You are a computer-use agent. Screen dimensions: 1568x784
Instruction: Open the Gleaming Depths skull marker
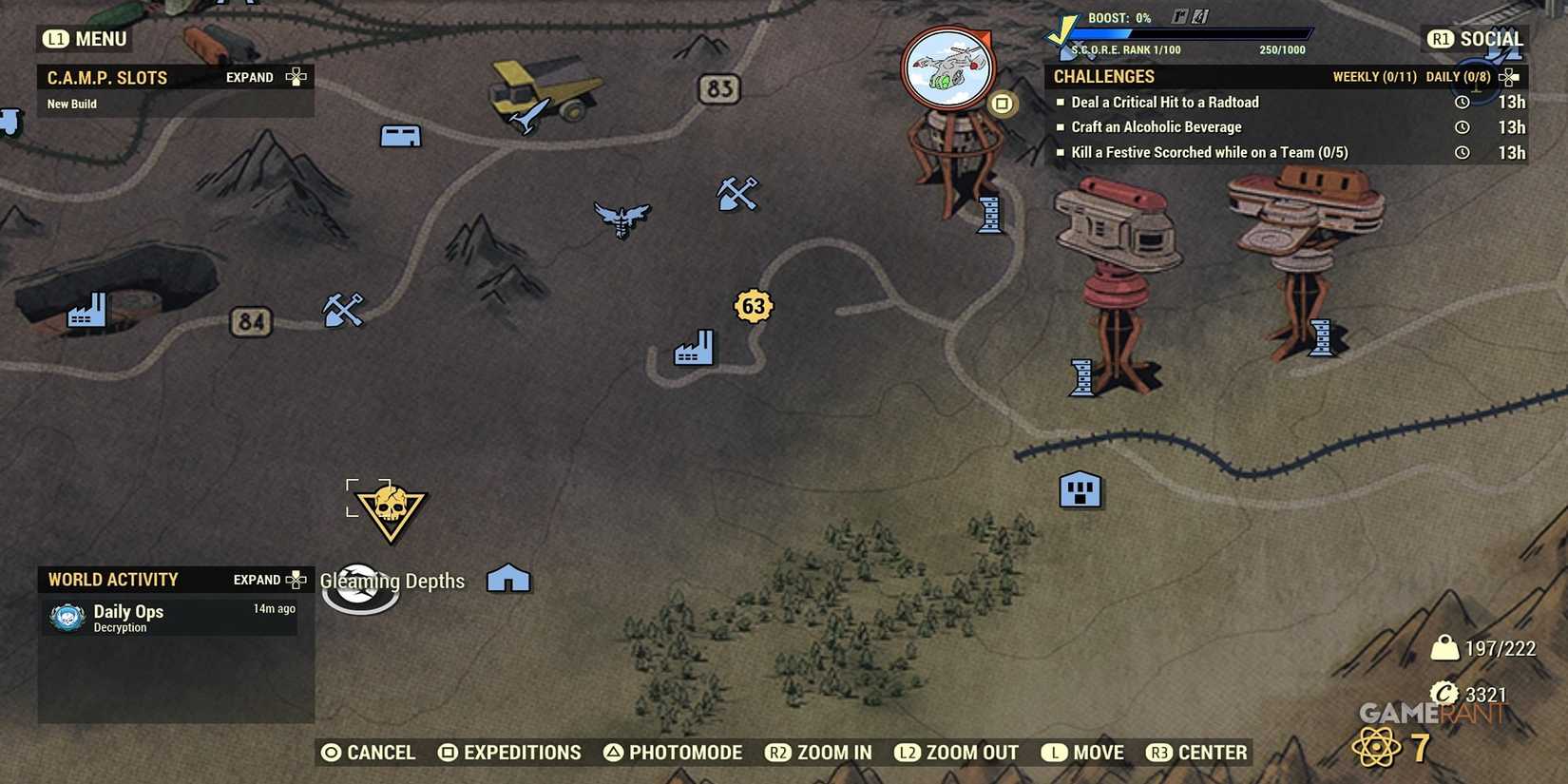coord(391,510)
